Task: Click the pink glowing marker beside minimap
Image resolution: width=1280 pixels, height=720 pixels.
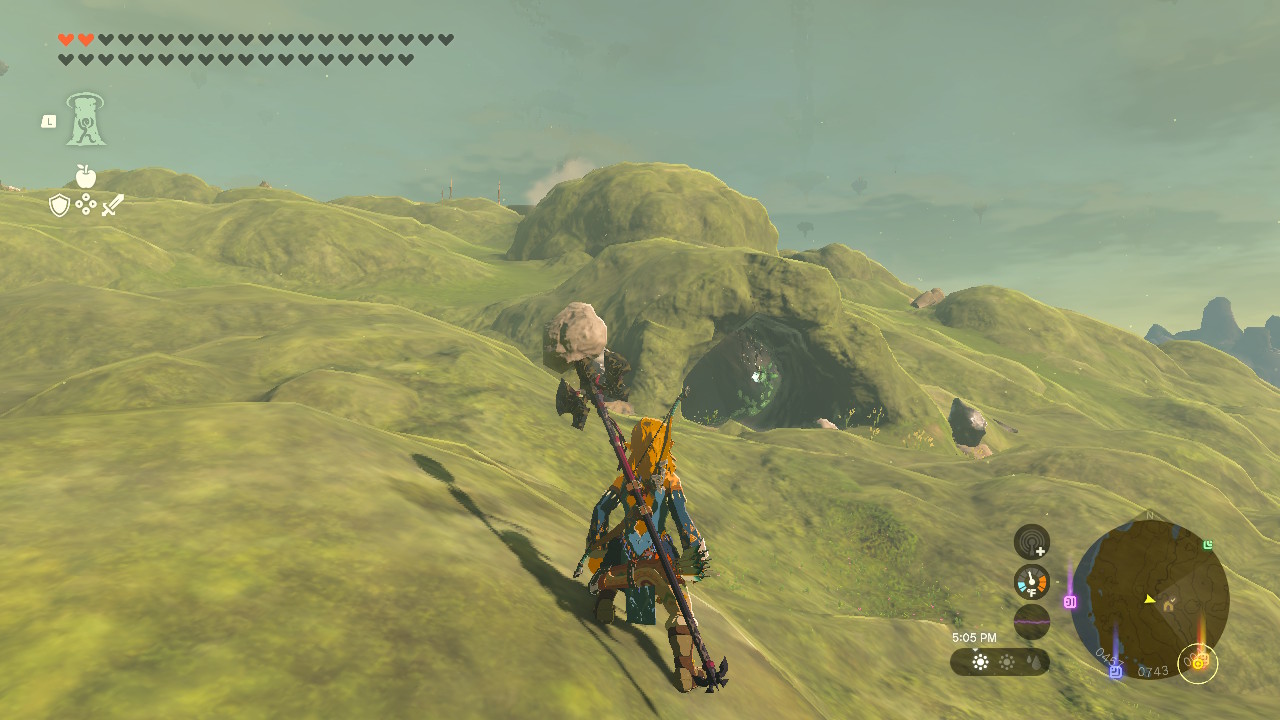Action: (1070, 602)
